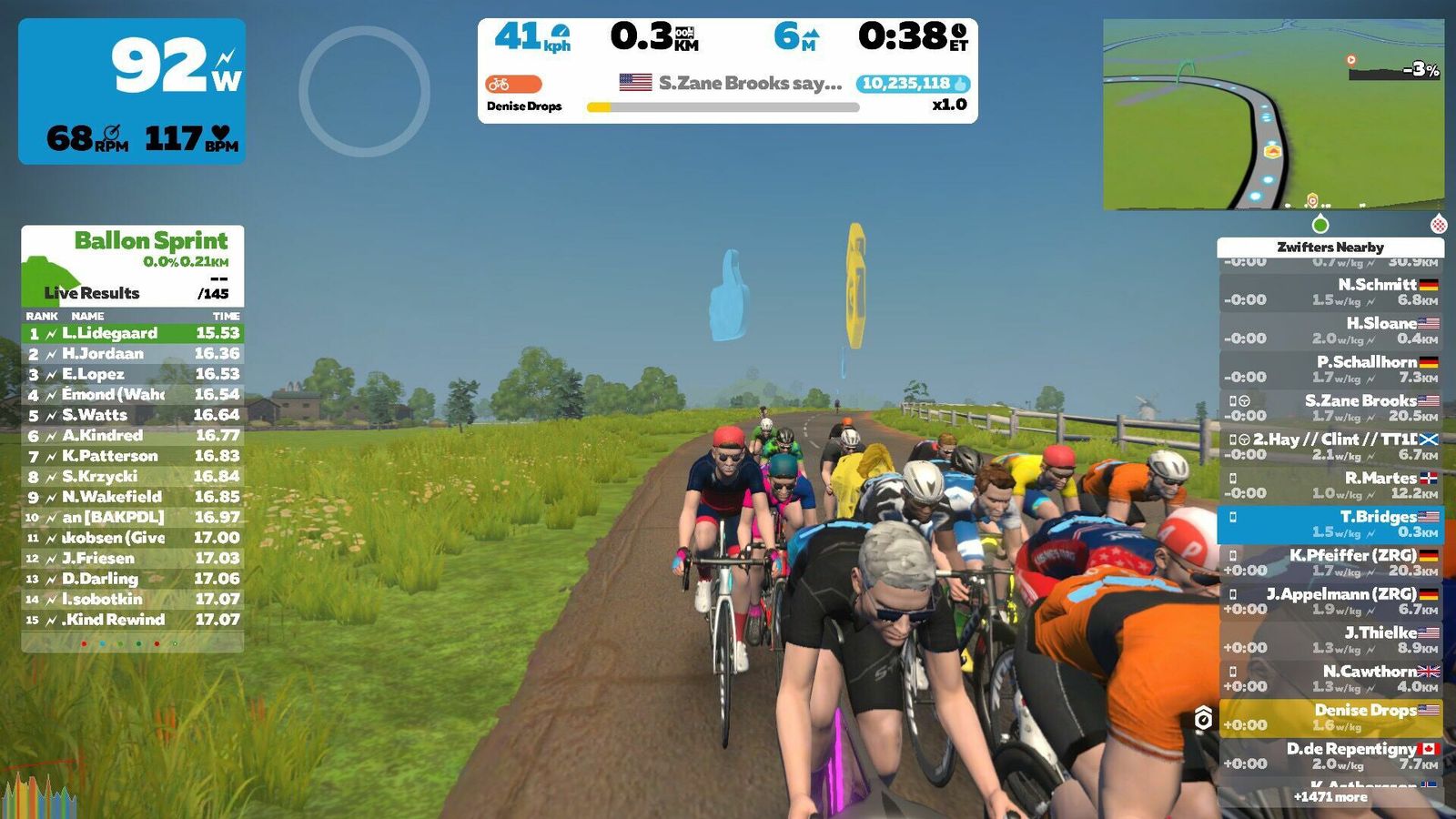This screenshot has height=819, width=1456.
Task: Select K.Pfeiffer (ZRG) in the rider list
Action: [1330, 562]
